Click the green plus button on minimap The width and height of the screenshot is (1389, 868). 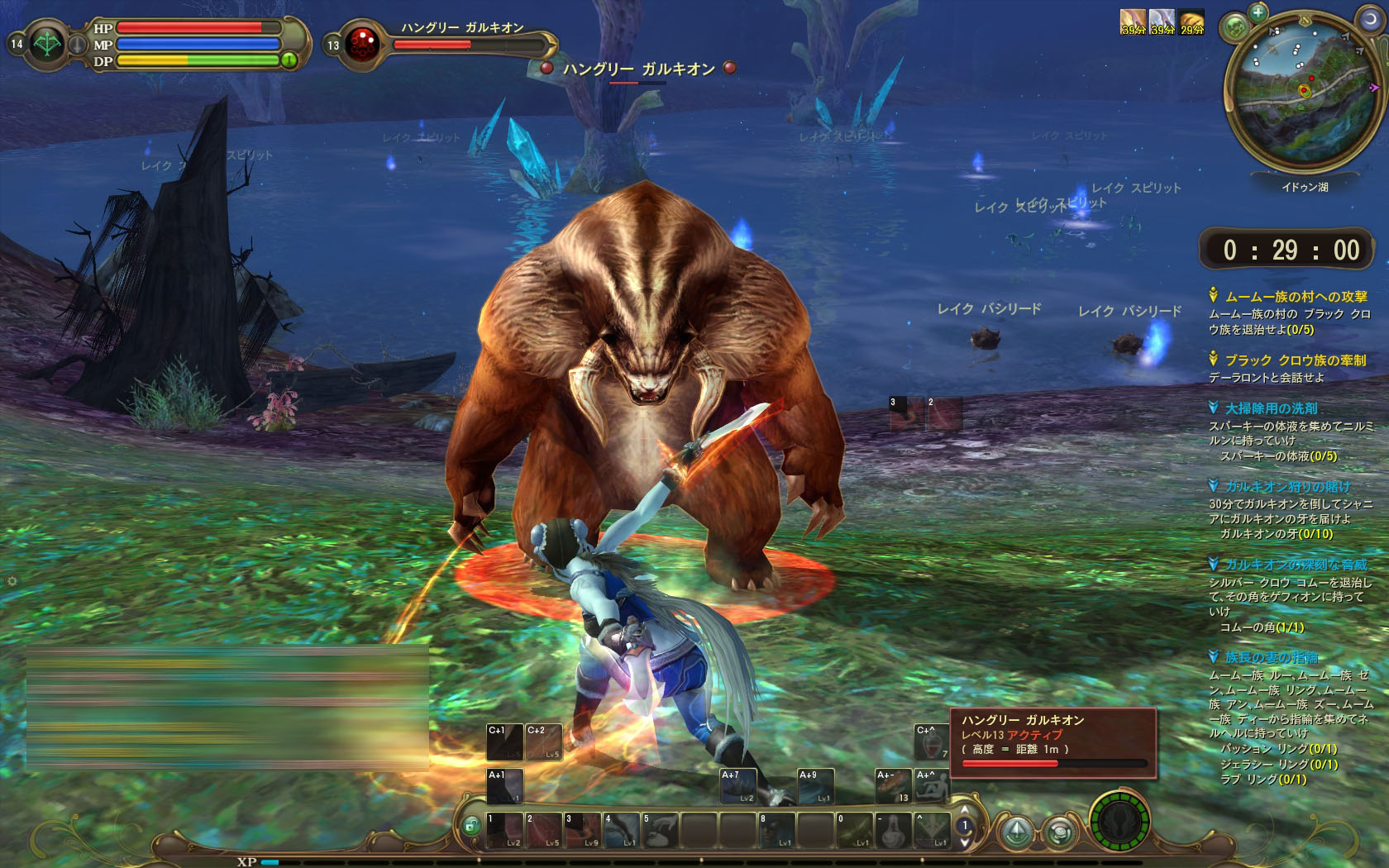(1258, 12)
